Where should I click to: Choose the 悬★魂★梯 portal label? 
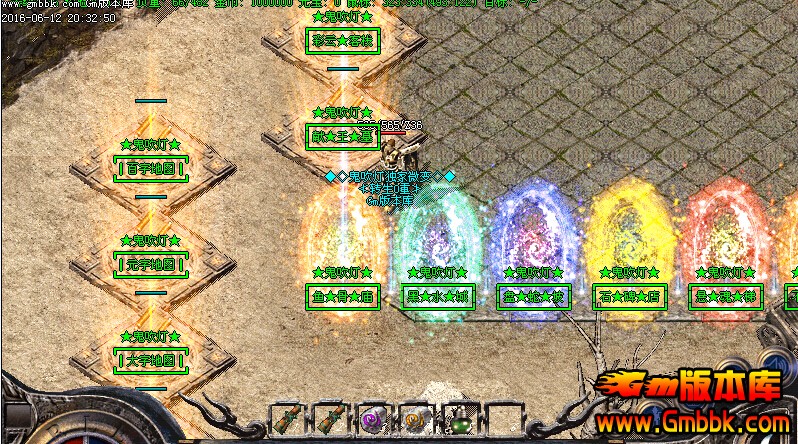726,296
